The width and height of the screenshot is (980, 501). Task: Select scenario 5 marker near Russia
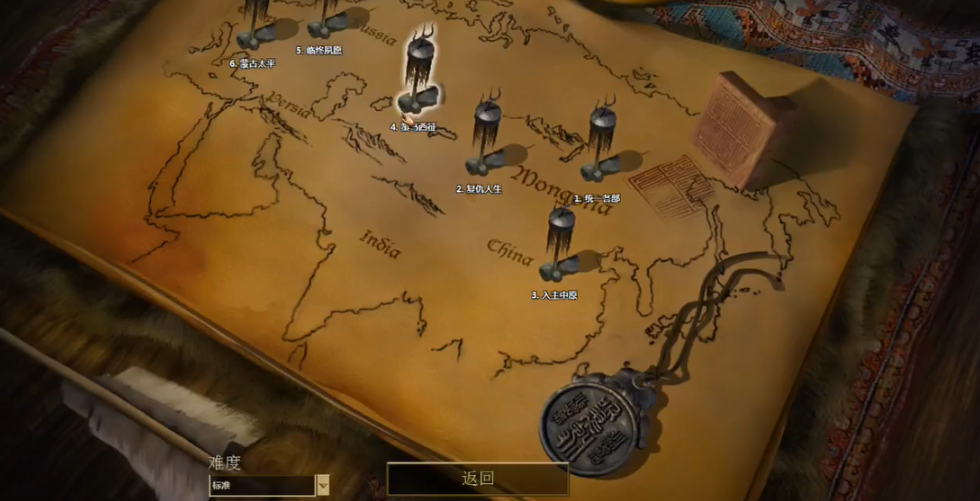328,20
